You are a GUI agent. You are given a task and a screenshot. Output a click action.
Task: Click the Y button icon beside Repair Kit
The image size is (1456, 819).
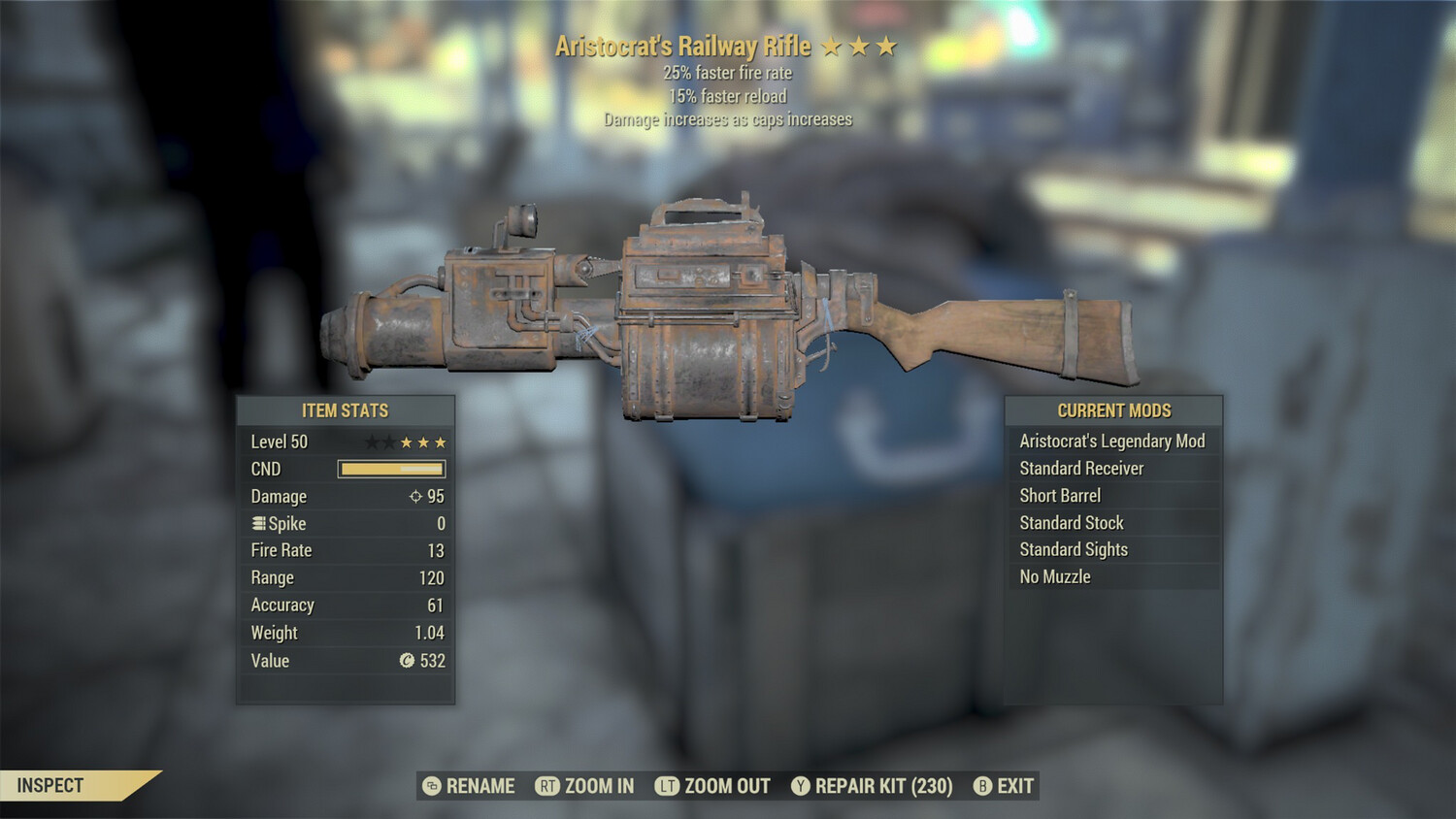[800, 787]
